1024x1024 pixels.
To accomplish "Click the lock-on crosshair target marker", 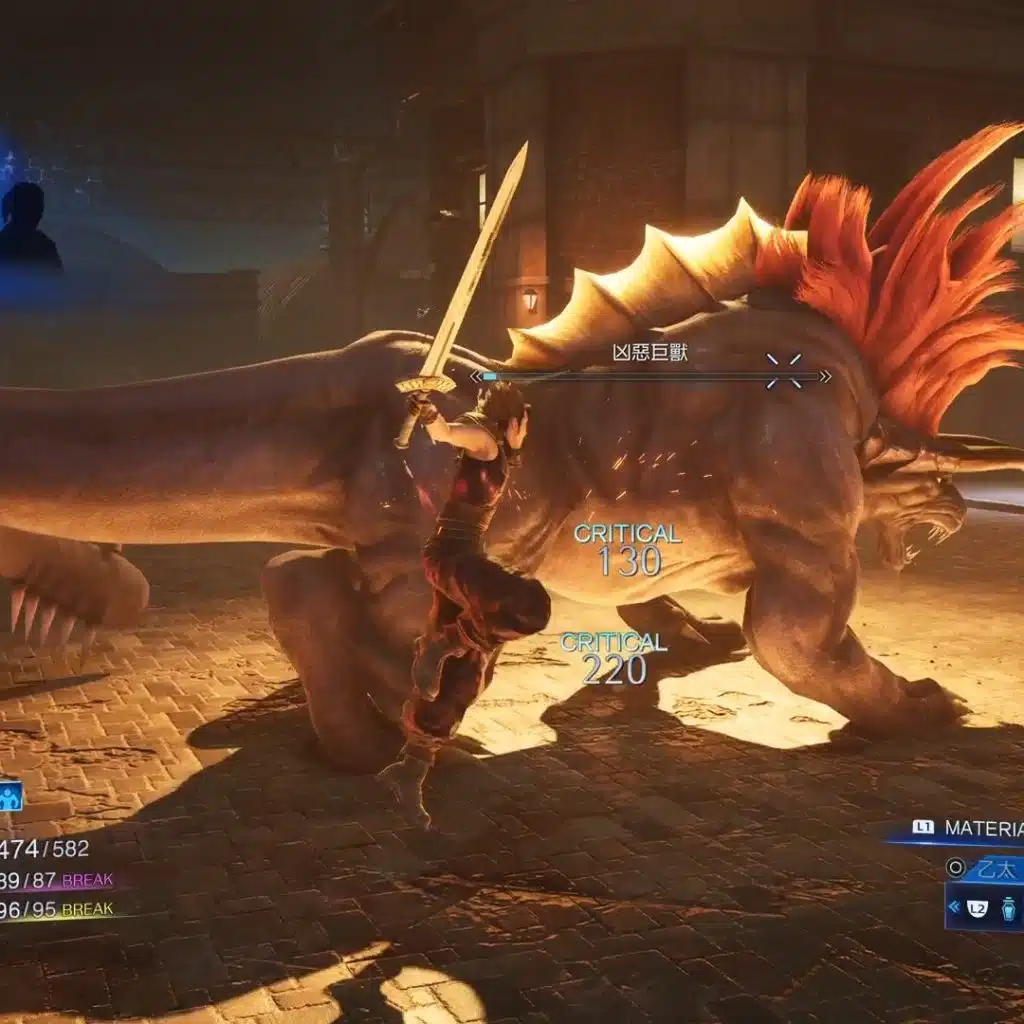I will pyautogui.click(x=784, y=371).
